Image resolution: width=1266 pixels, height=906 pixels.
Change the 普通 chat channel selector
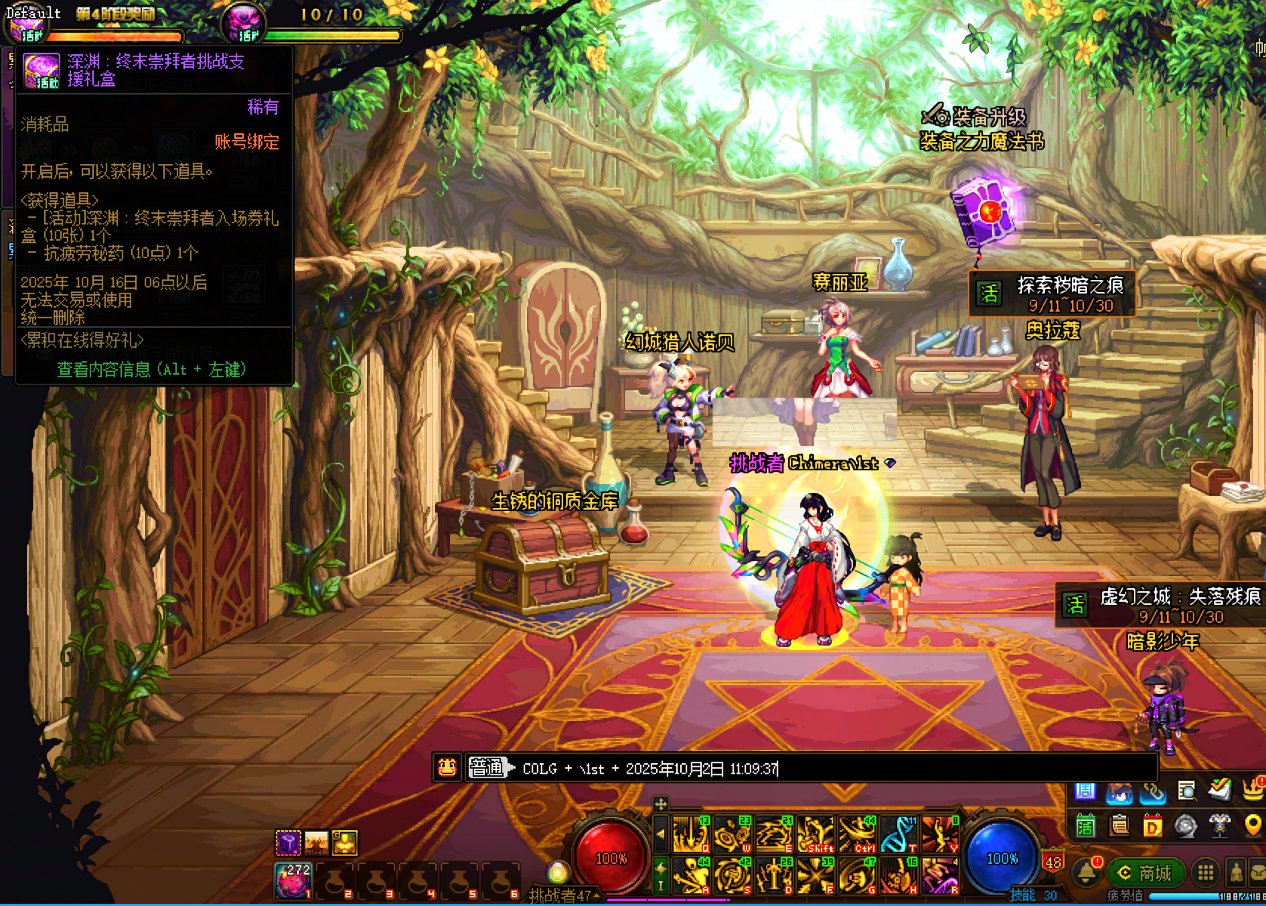coord(488,768)
